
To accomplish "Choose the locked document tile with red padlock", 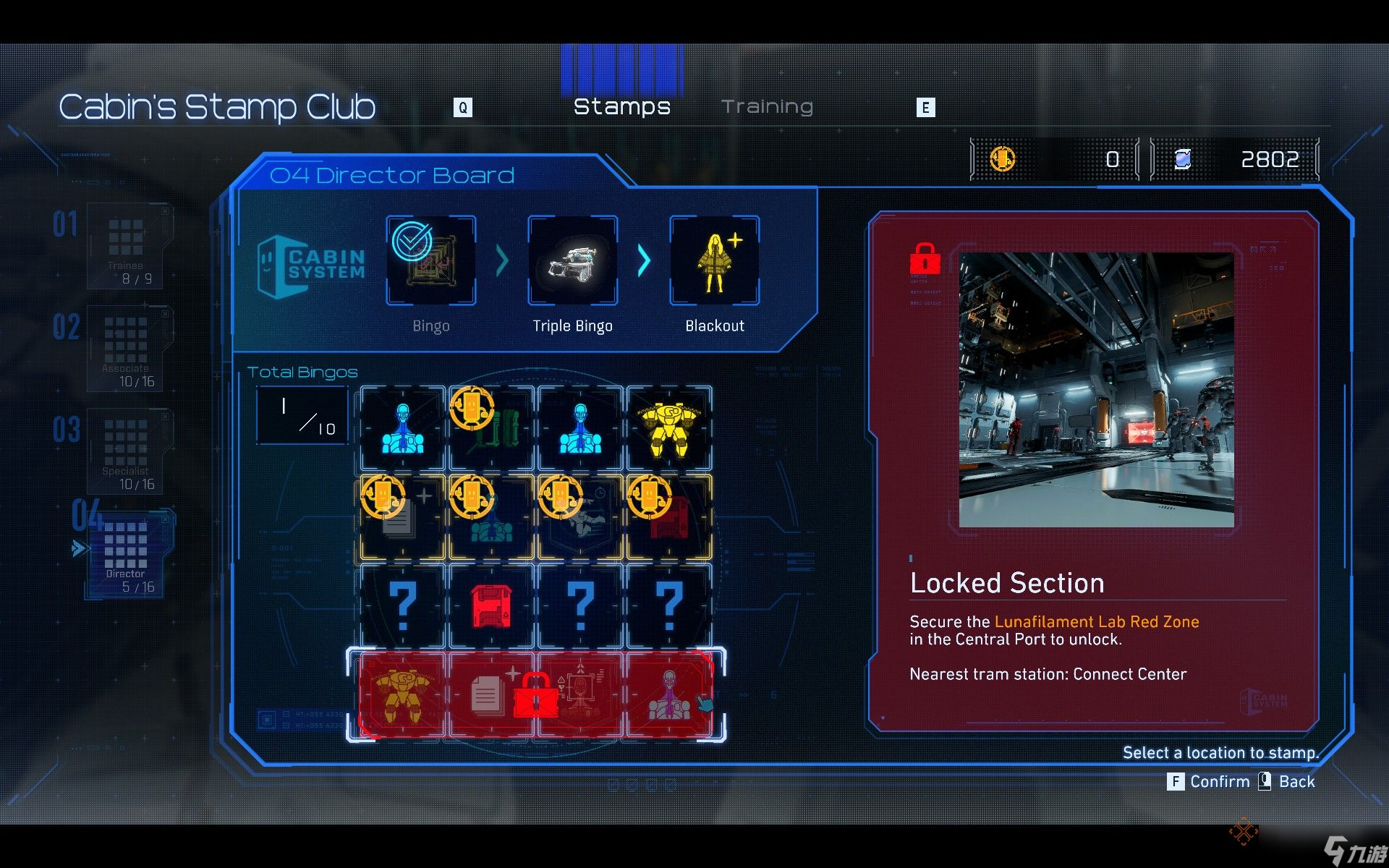I will click(x=492, y=696).
